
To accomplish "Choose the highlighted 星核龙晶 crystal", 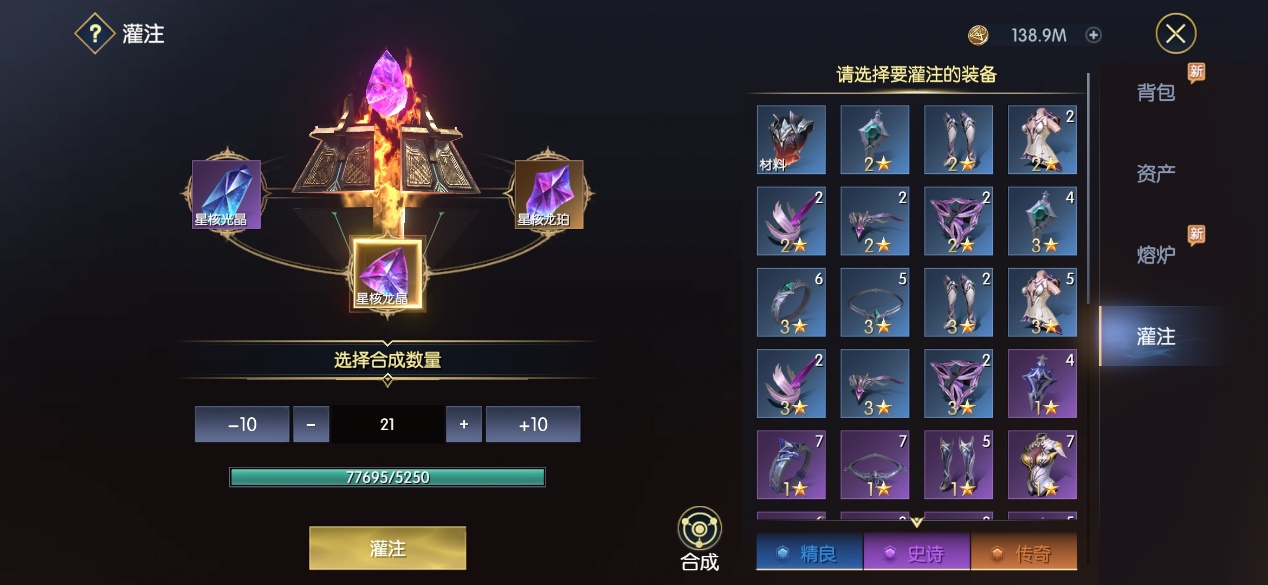I will (387, 273).
